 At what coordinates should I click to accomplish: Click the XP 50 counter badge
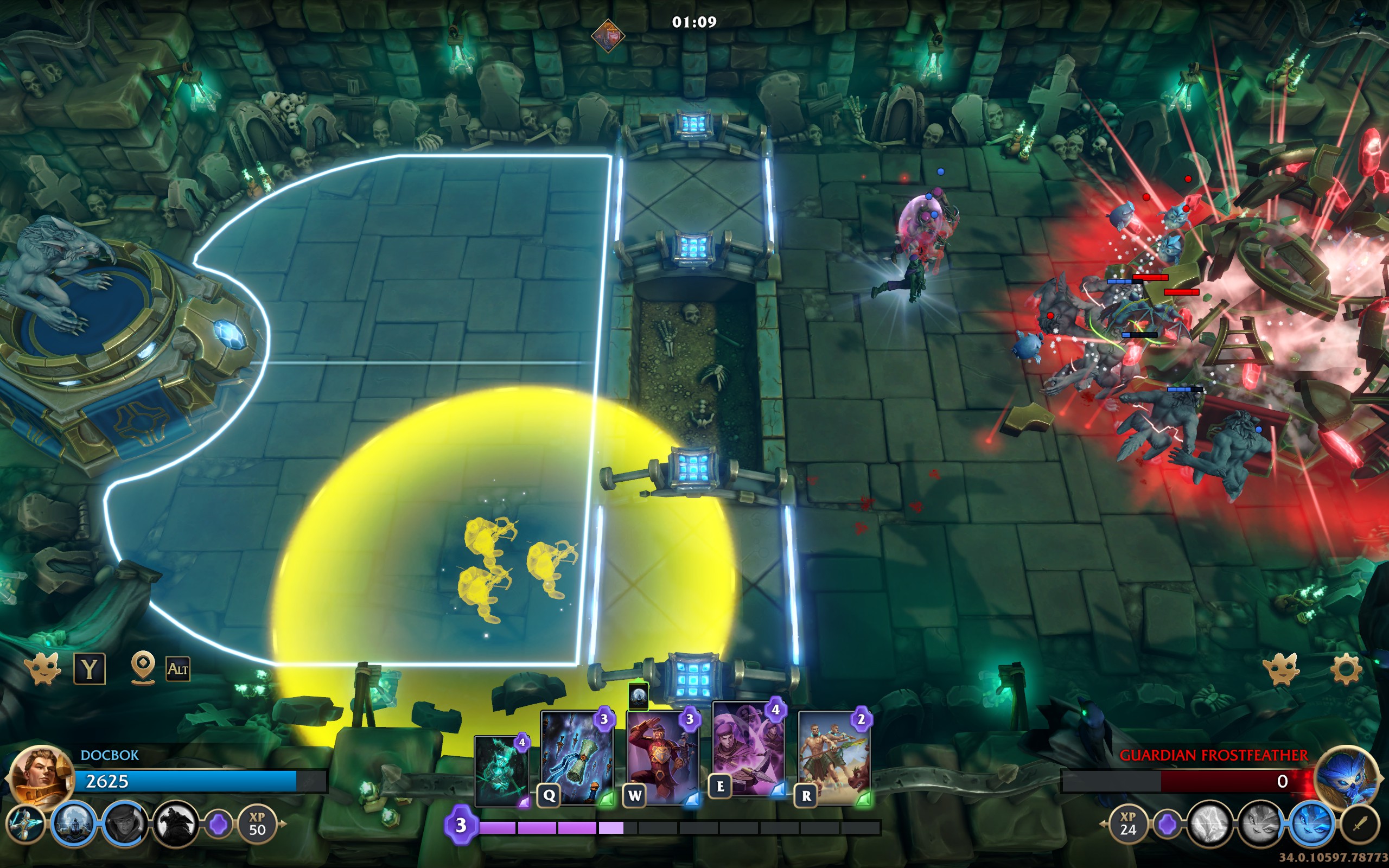point(257,825)
